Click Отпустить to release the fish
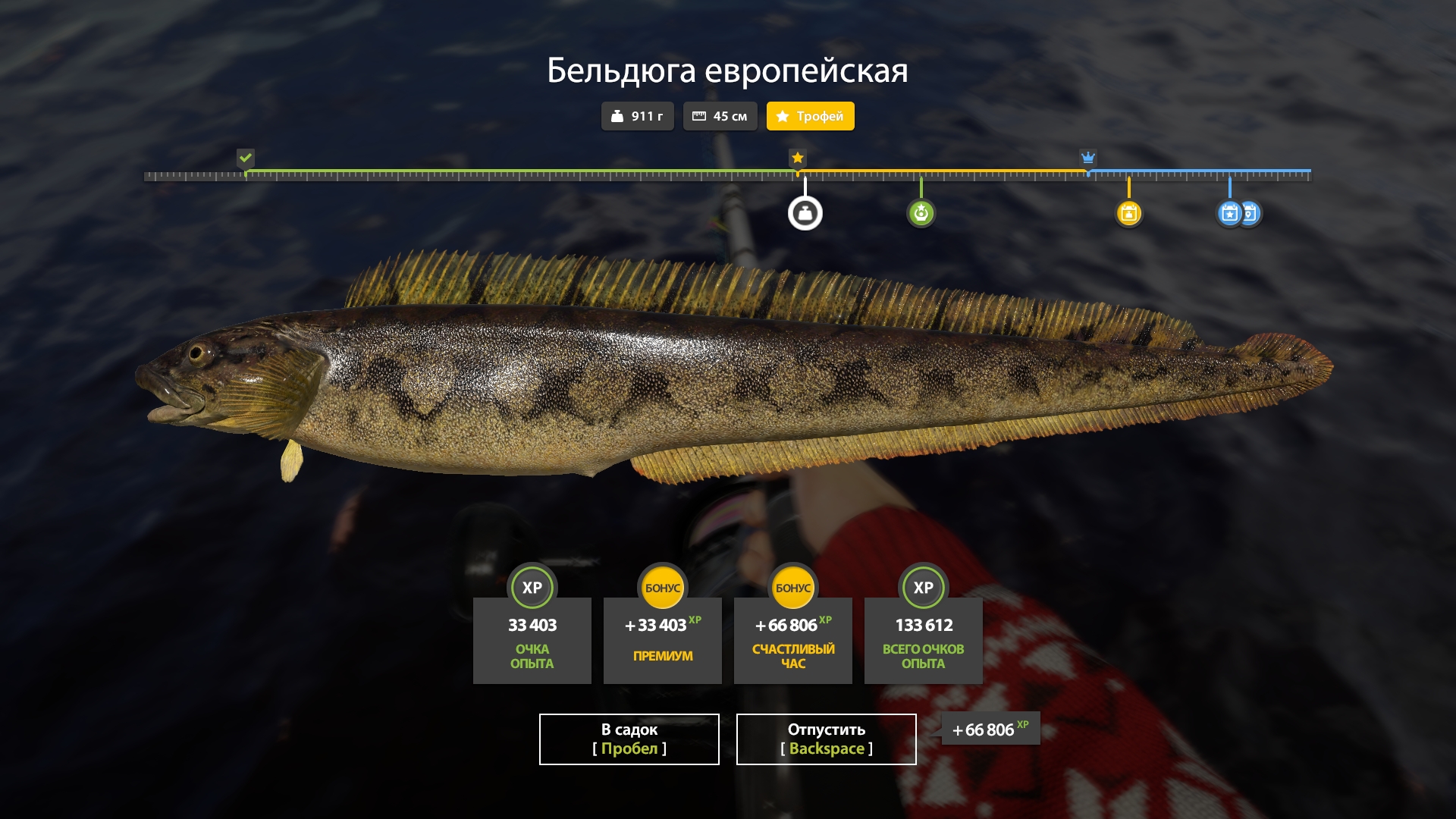1456x819 pixels. [x=825, y=739]
